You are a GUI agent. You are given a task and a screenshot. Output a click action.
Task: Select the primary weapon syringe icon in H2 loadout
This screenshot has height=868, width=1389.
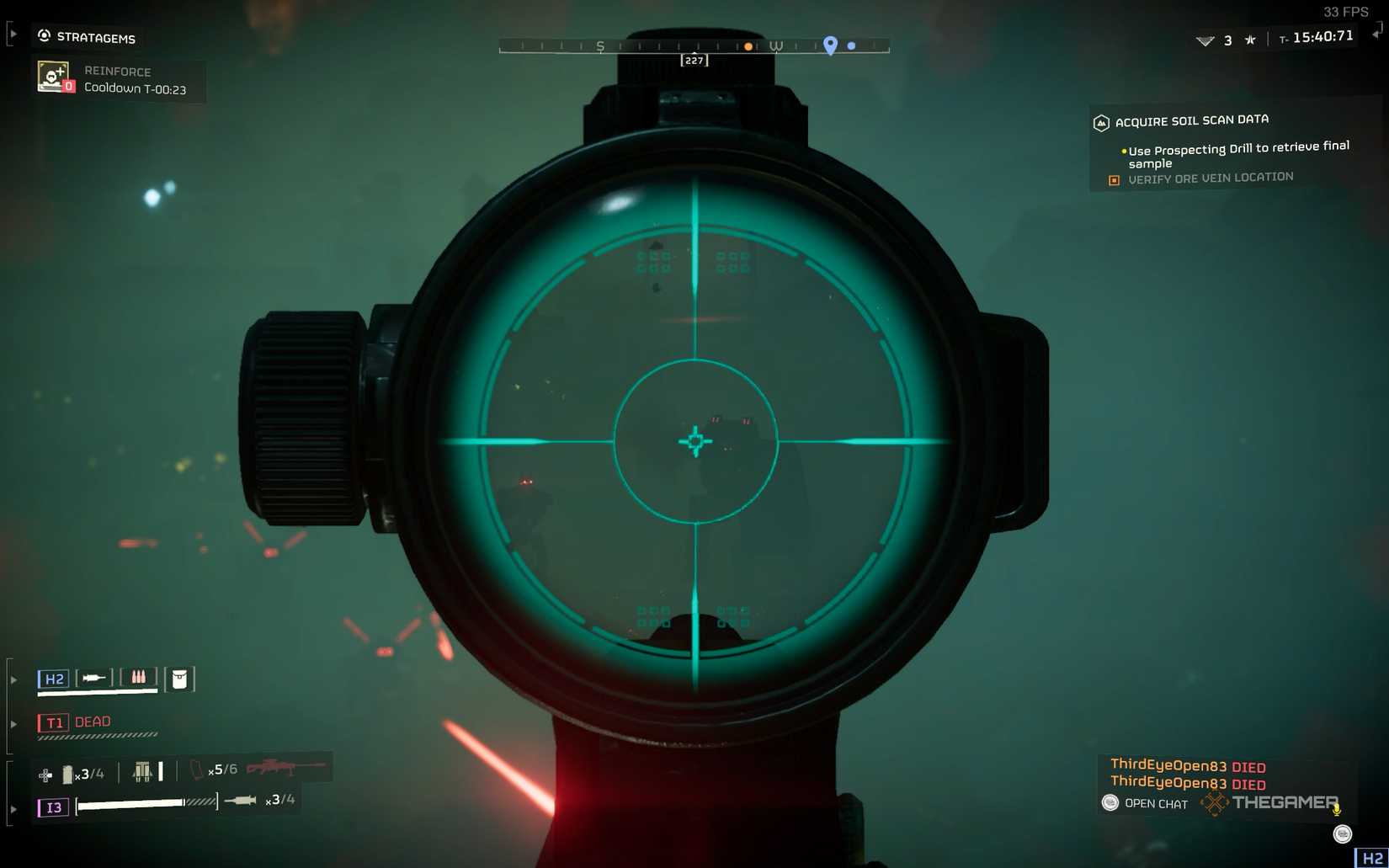pyautogui.click(x=93, y=677)
